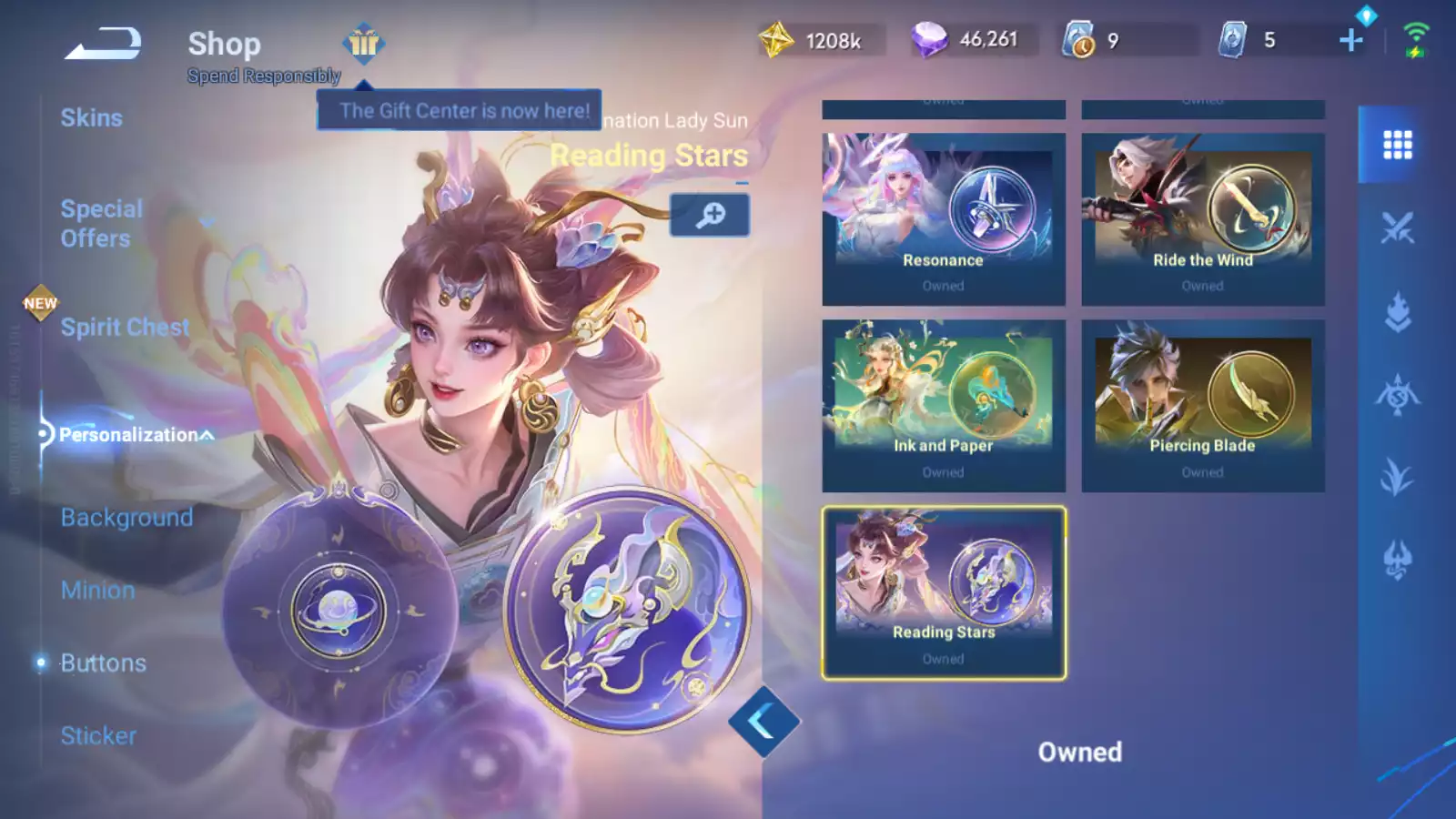Select the Piercing Blade button skin
Viewport: 1456px width, 819px height.
point(1202,406)
